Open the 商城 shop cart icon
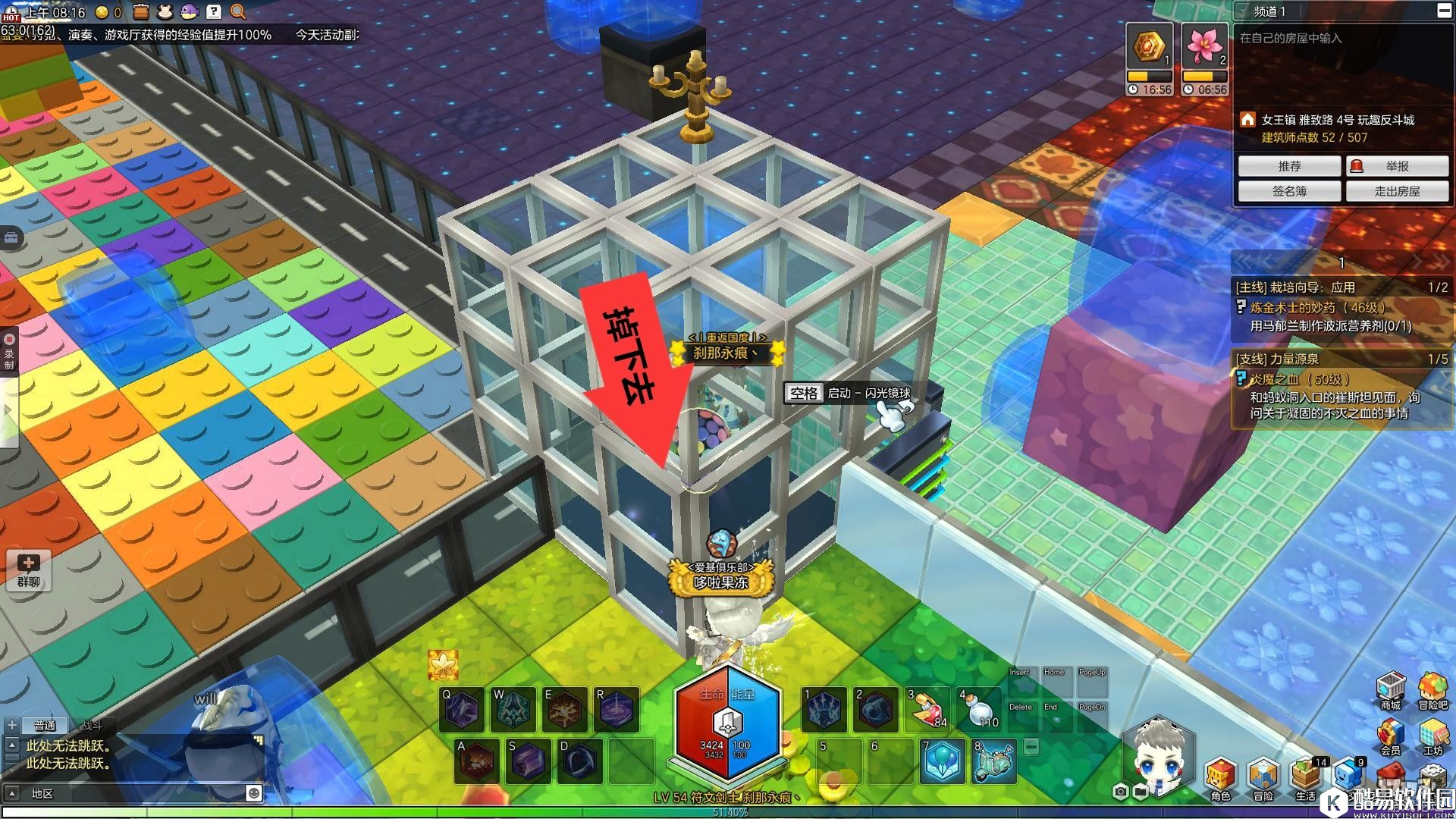The height and width of the screenshot is (819, 1456). click(x=1390, y=689)
